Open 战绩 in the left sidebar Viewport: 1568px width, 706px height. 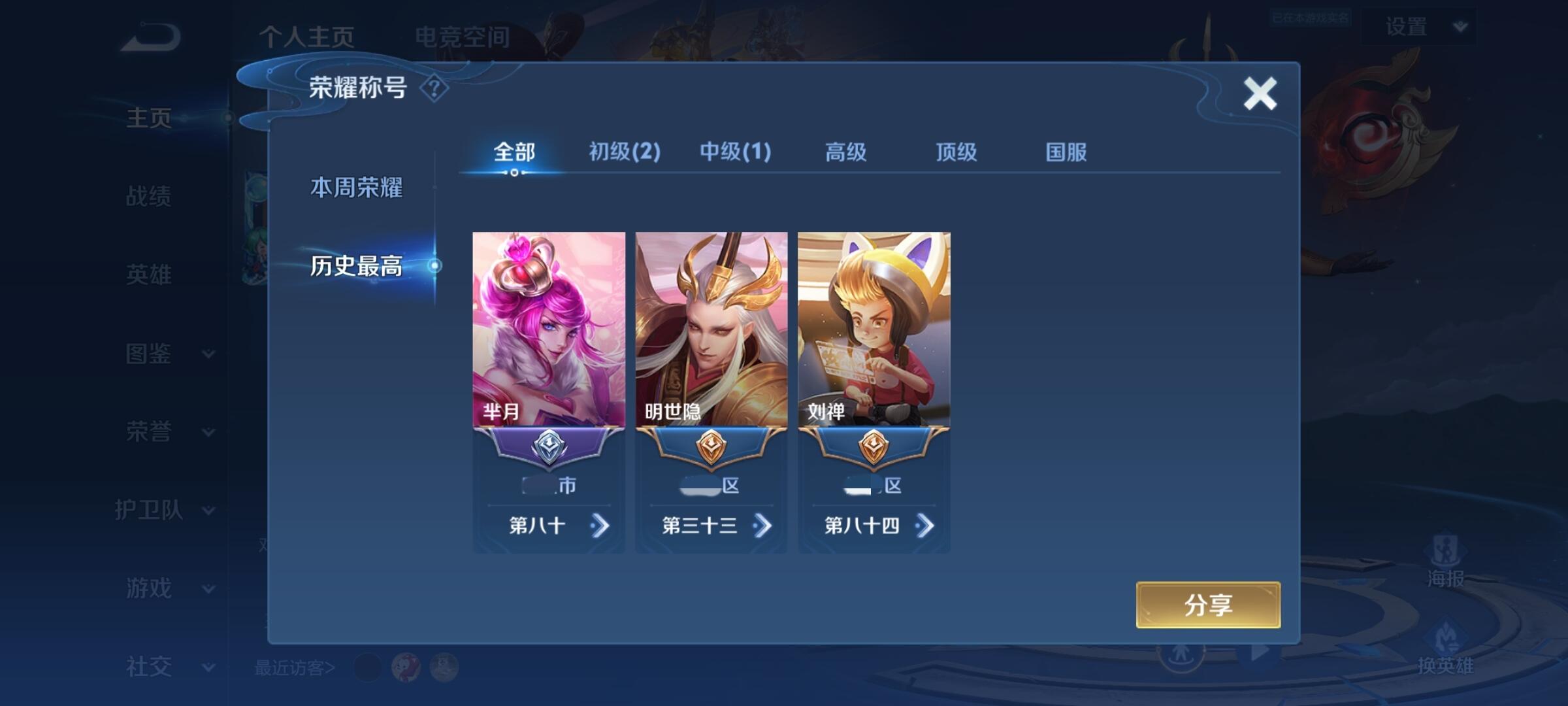pos(149,196)
